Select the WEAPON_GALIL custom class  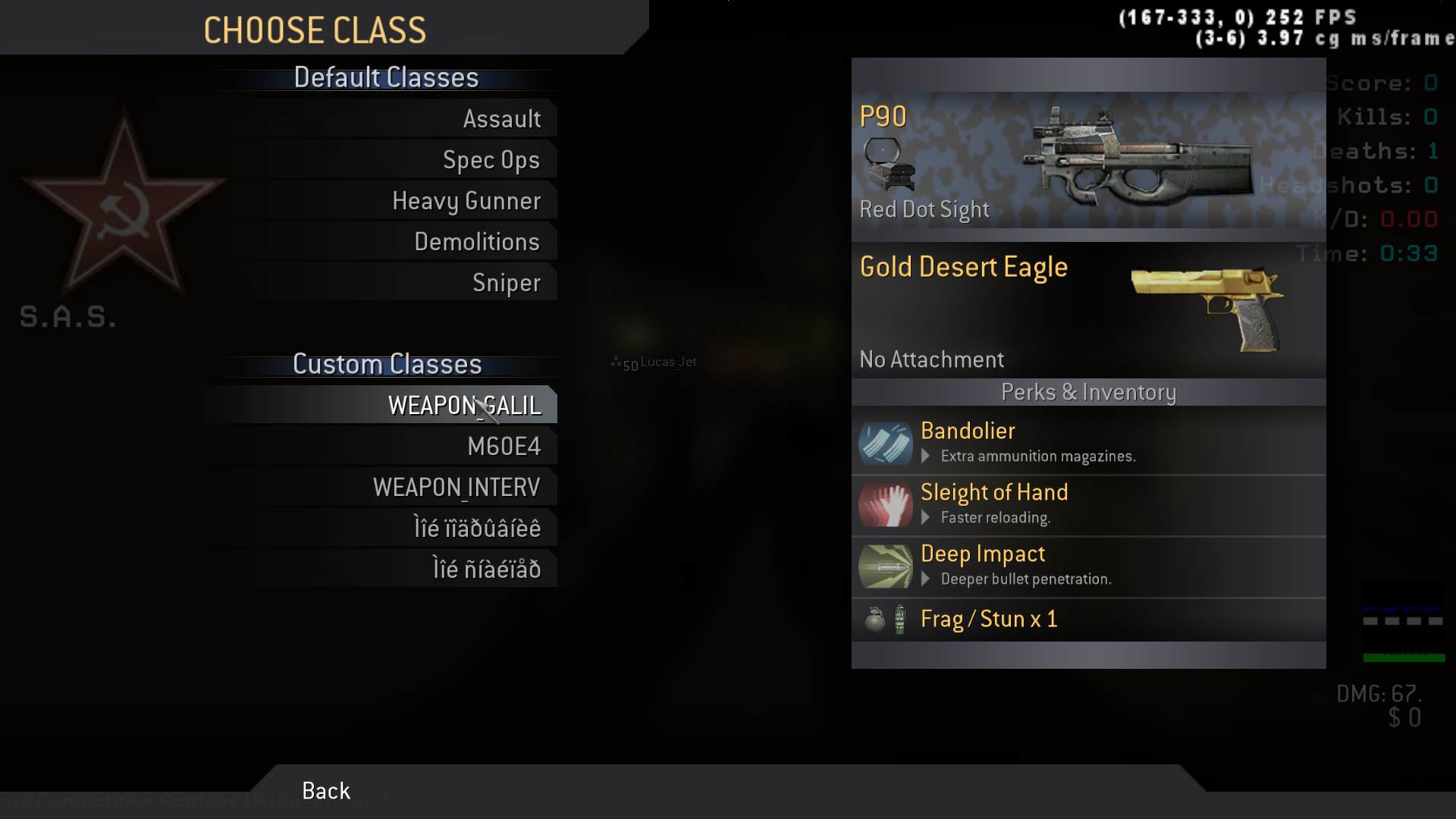coord(464,406)
